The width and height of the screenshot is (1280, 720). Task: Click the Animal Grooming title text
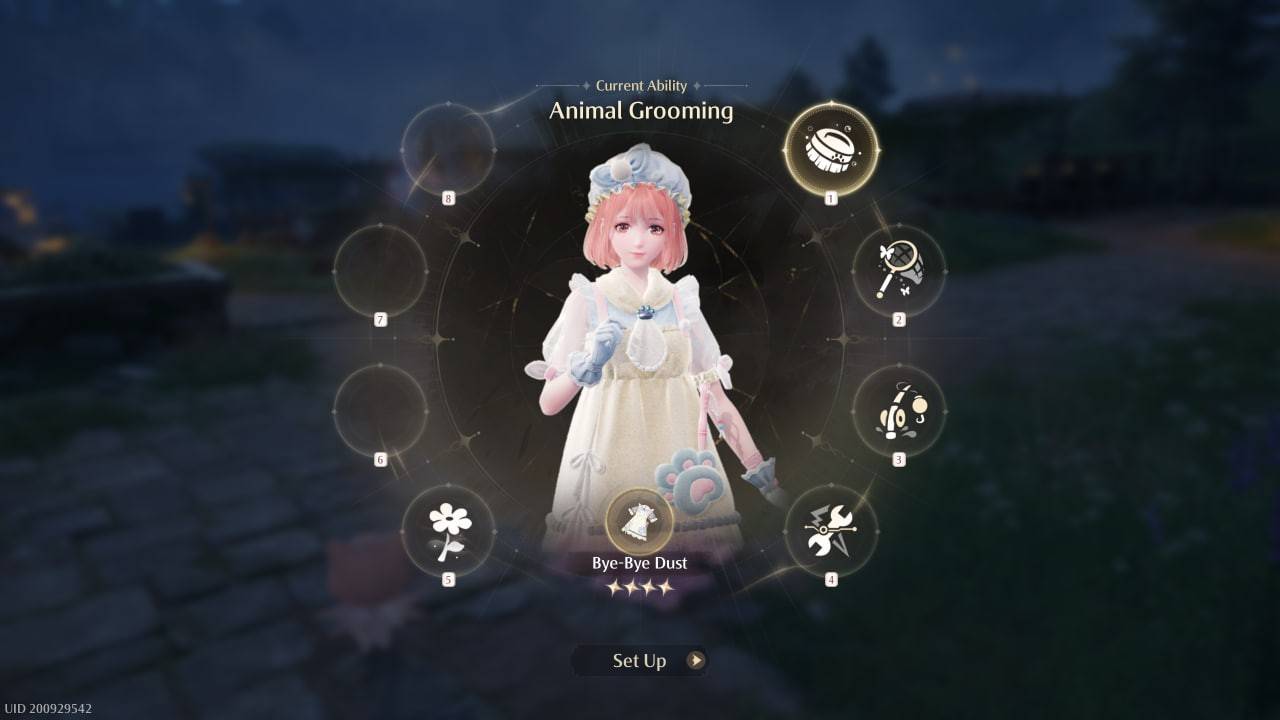pyautogui.click(x=641, y=111)
